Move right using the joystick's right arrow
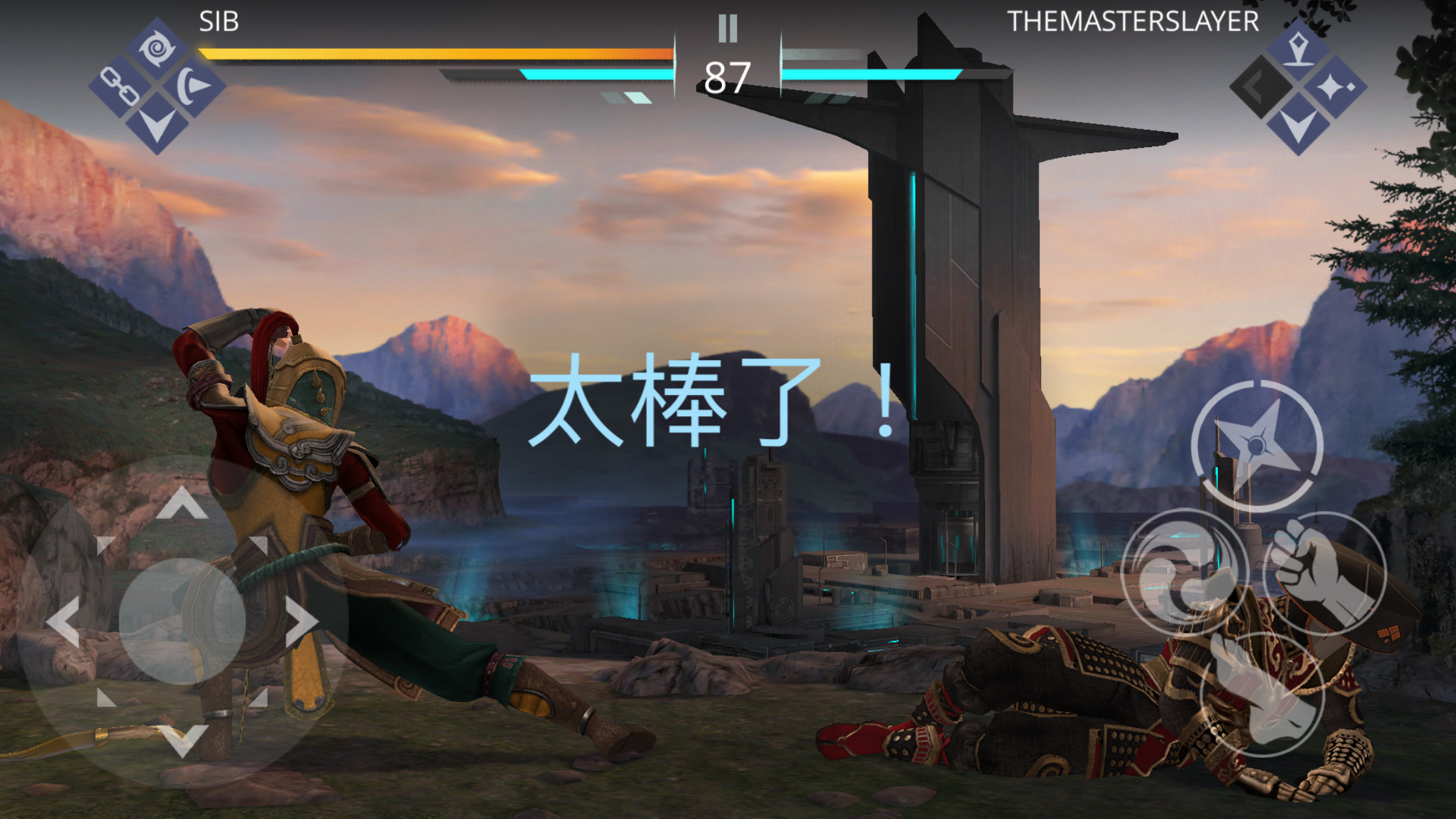This screenshot has width=1456, height=819. pos(301,621)
